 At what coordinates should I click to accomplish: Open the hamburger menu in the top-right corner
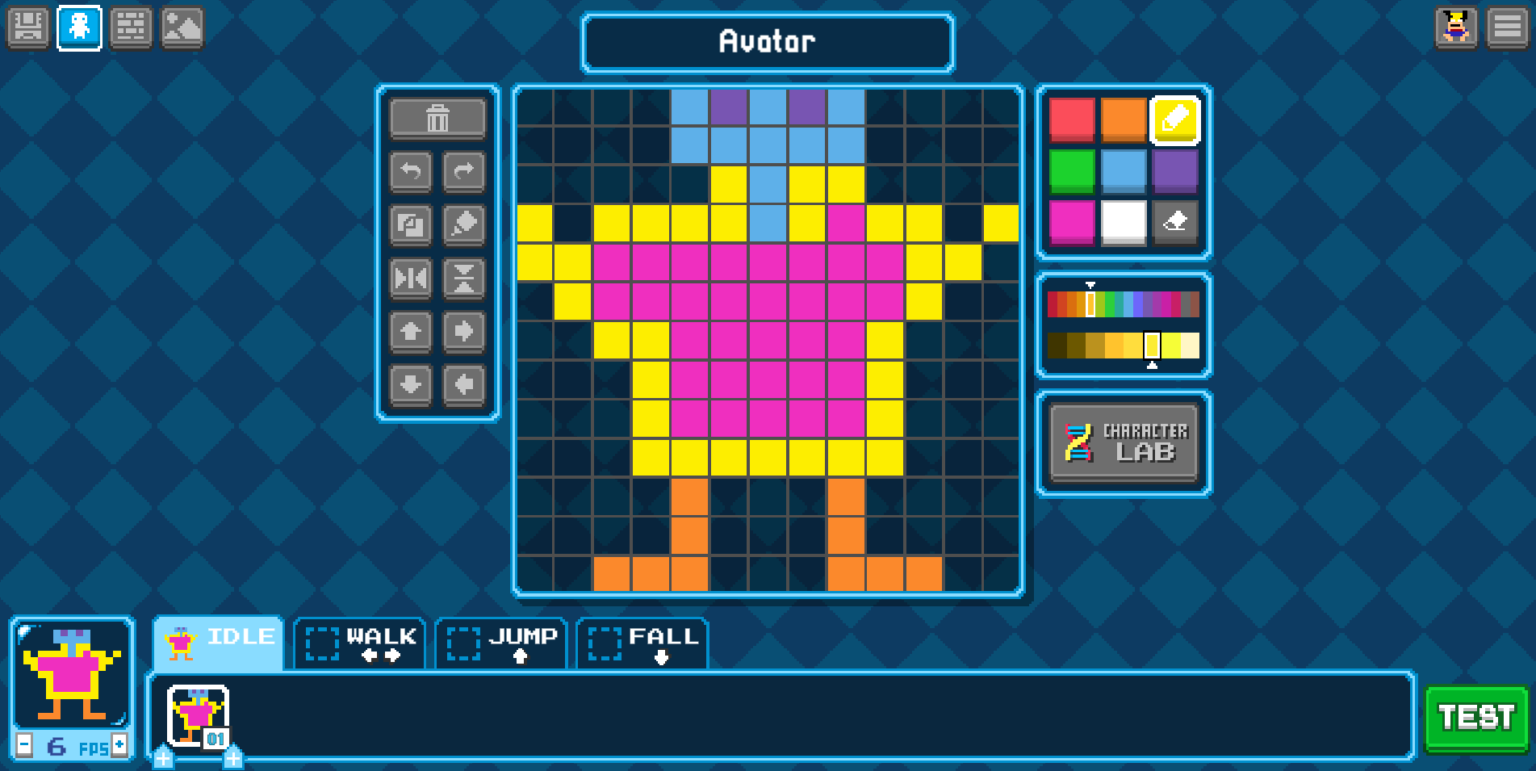(x=1508, y=27)
